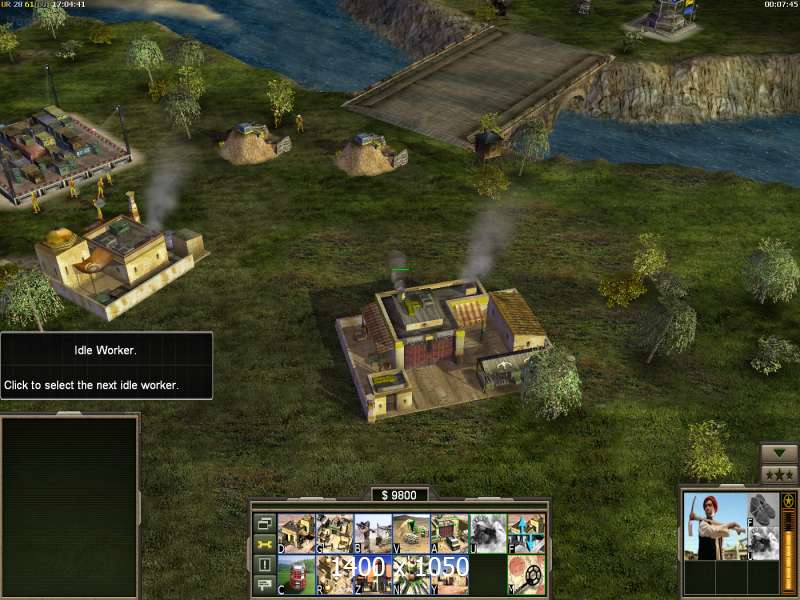Pick the build icon labeled A
The height and width of the screenshot is (600, 800).
(x=449, y=533)
